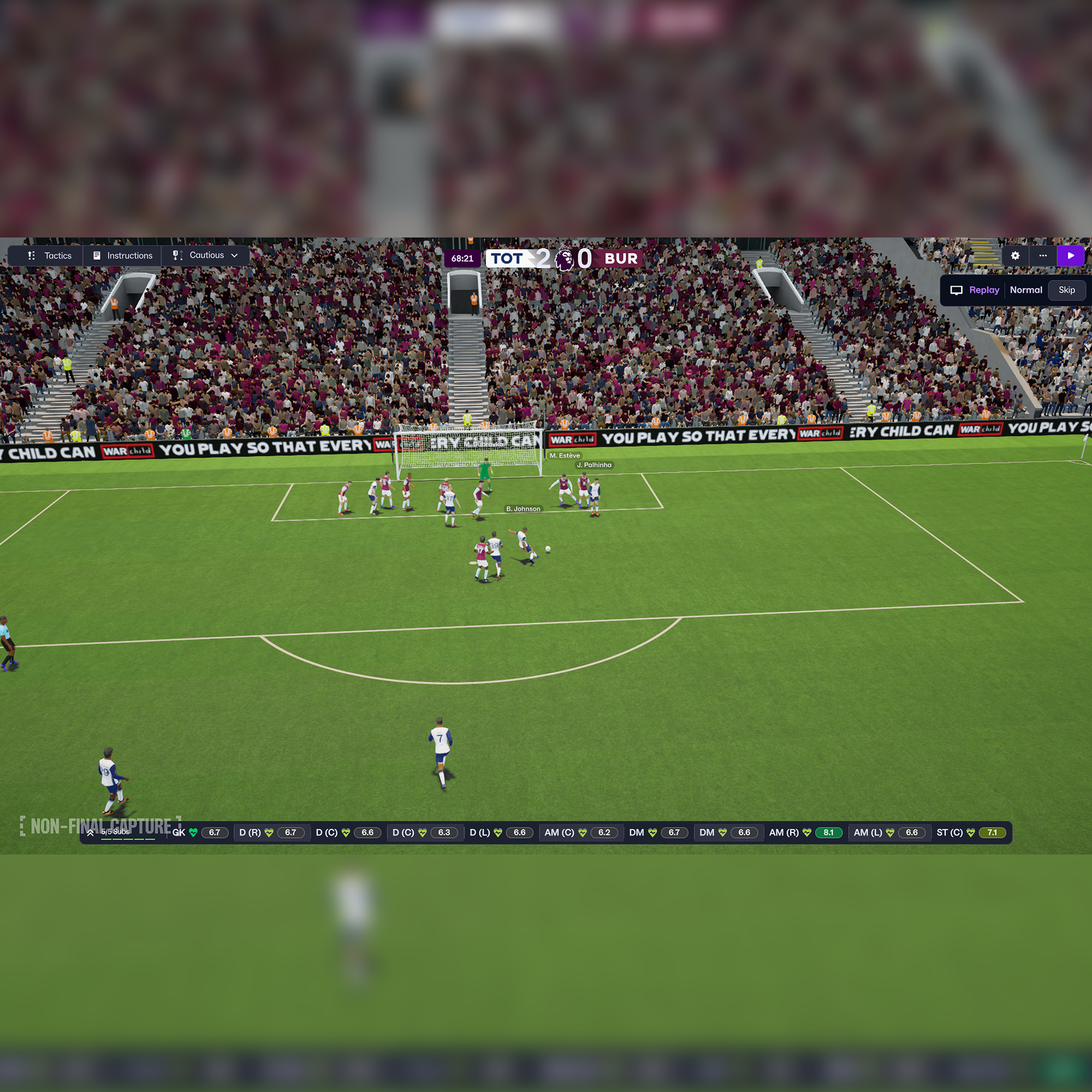This screenshot has width=1092, height=1092.
Task: Select the AM (L) player slot
Action: pyautogui.click(x=889, y=833)
